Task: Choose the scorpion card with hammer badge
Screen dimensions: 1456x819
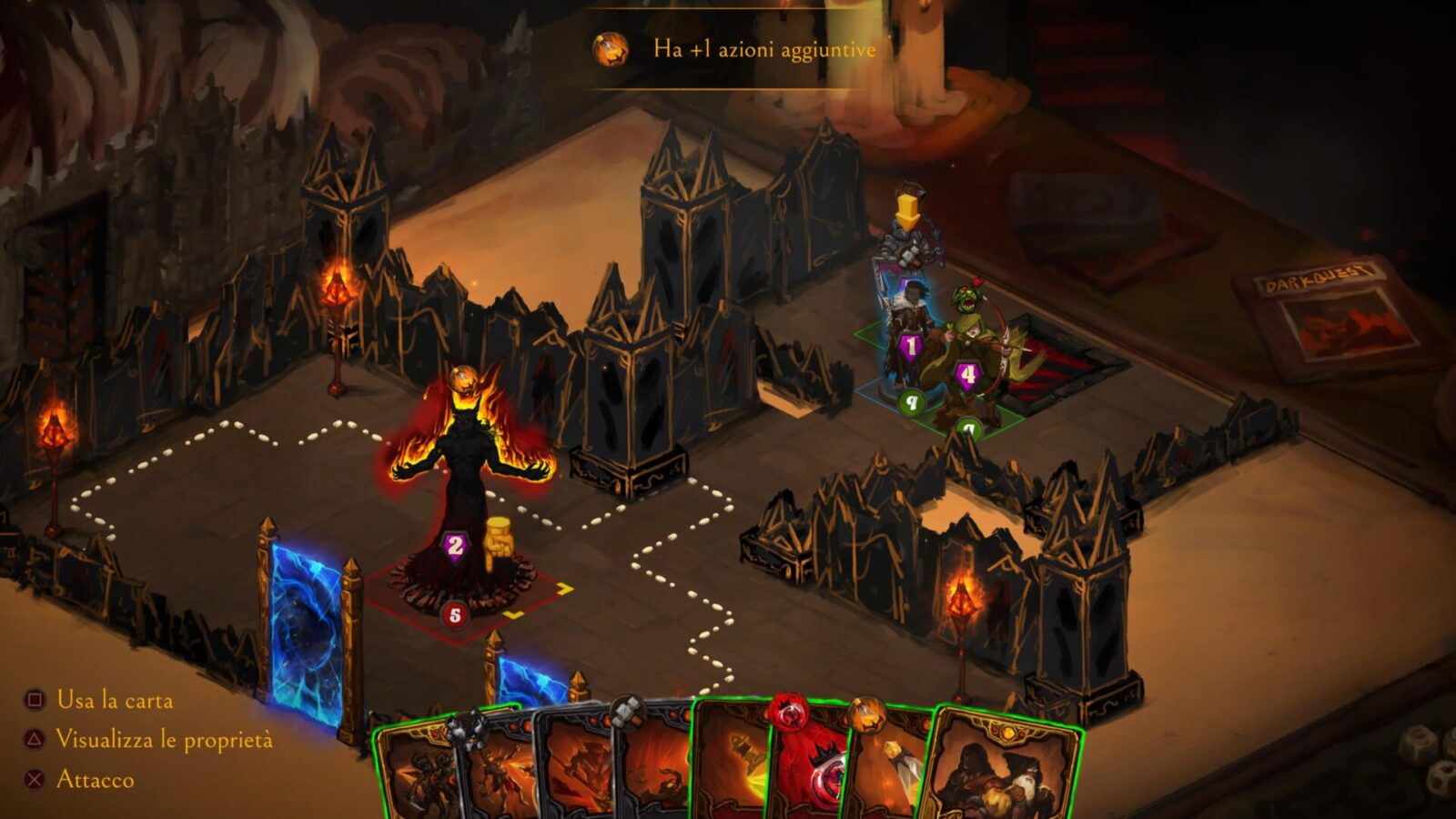Action: click(653, 773)
